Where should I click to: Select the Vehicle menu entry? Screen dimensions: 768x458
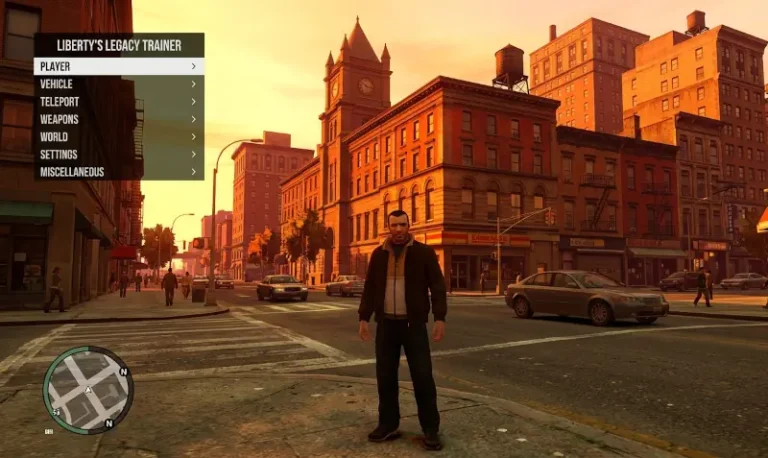tap(118, 84)
